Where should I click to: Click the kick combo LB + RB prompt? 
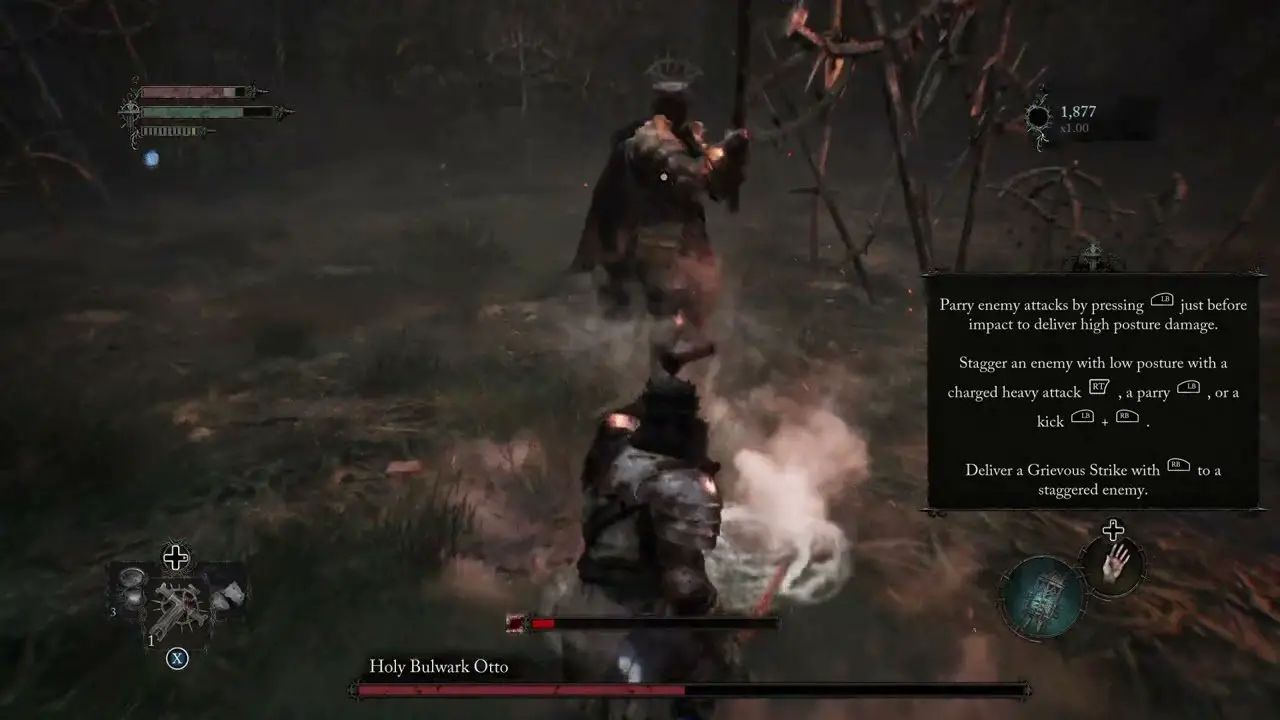1104,419
